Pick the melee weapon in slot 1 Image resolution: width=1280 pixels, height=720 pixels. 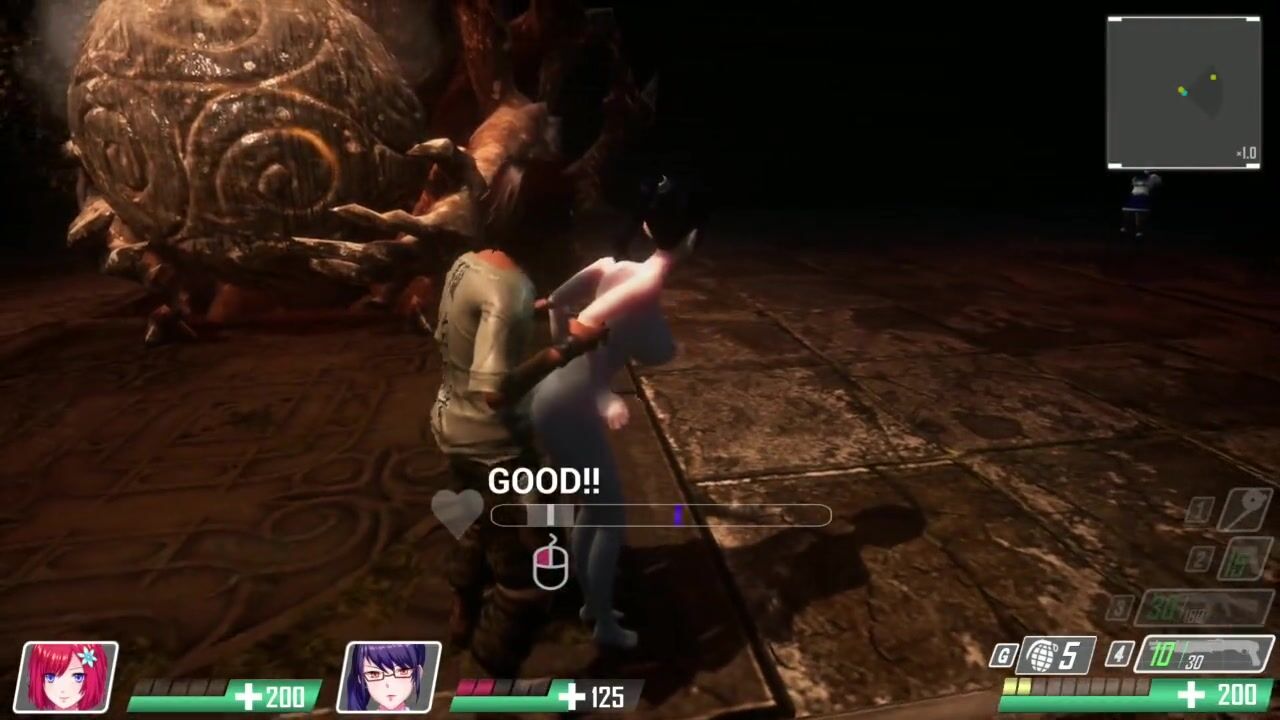pyautogui.click(x=1244, y=510)
